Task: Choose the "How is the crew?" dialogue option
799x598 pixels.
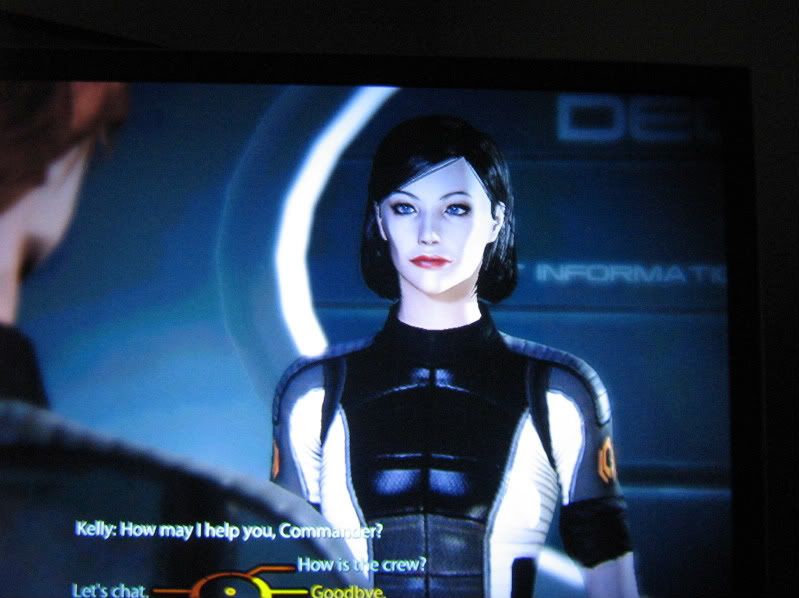Action: tap(362, 564)
